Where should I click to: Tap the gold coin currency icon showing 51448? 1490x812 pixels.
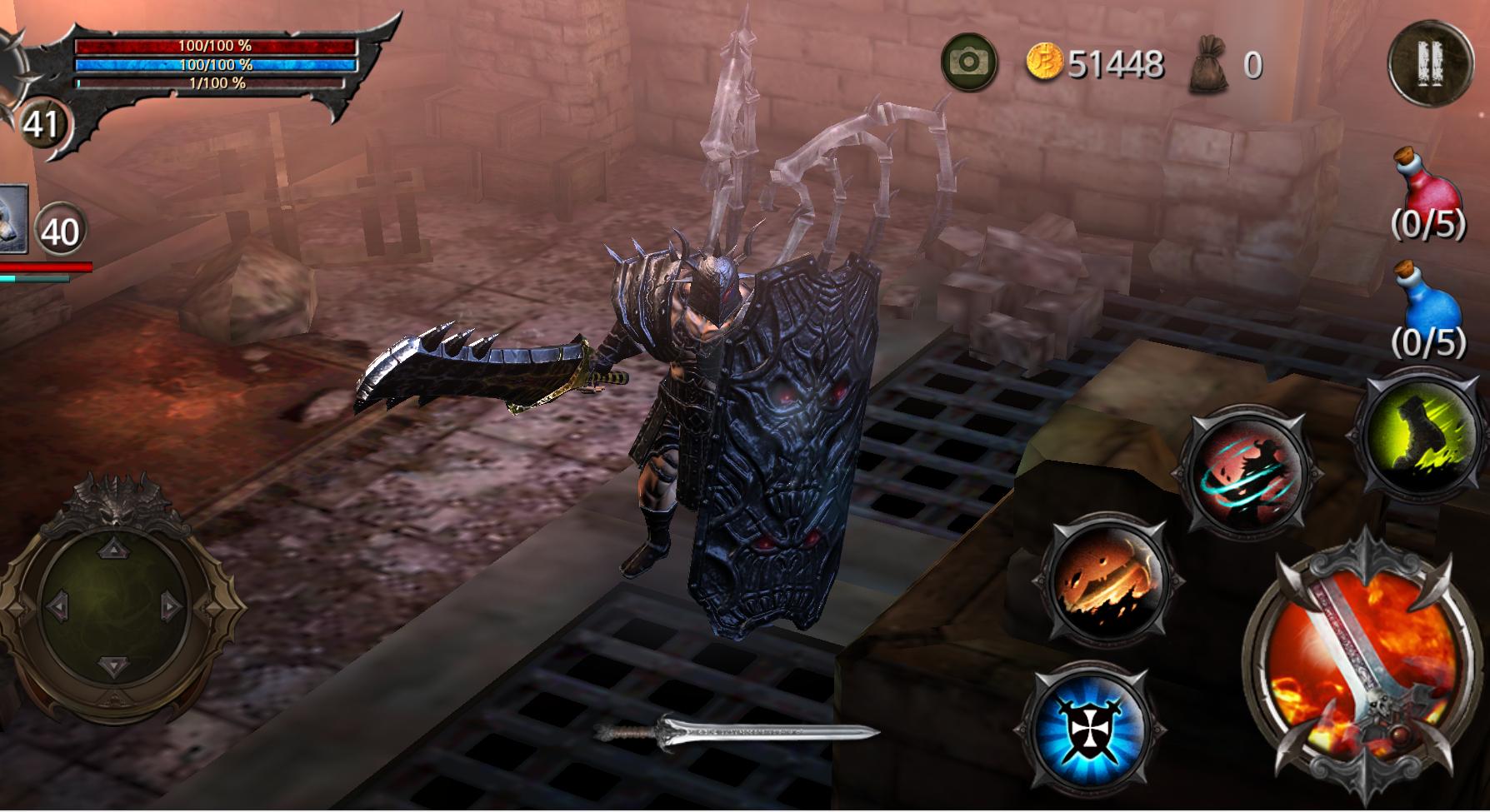pos(1047,60)
